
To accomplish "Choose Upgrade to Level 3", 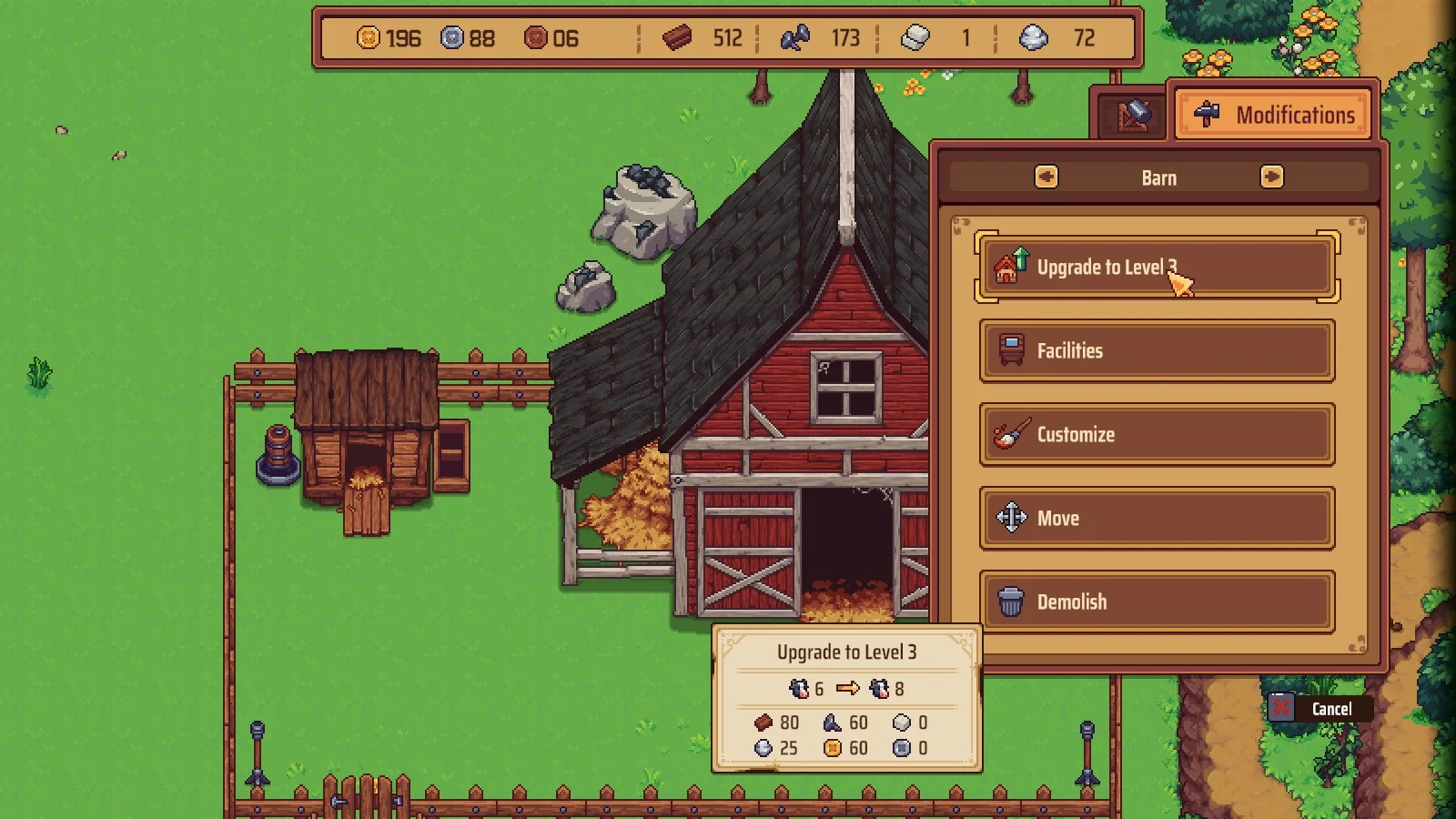I will (x=1156, y=268).
